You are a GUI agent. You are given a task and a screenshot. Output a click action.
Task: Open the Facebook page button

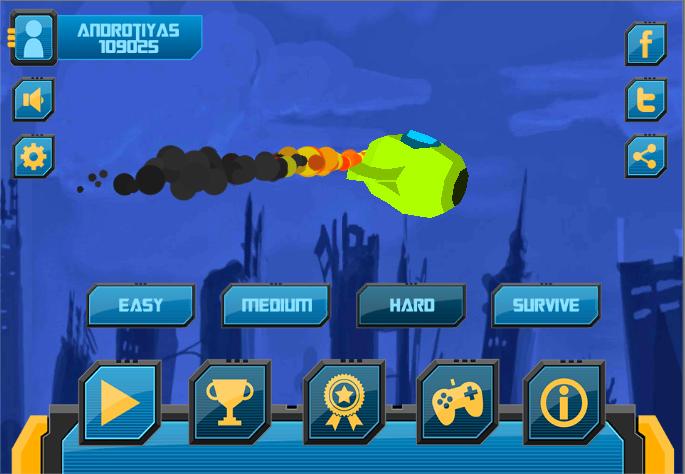[x=646, y=44]
